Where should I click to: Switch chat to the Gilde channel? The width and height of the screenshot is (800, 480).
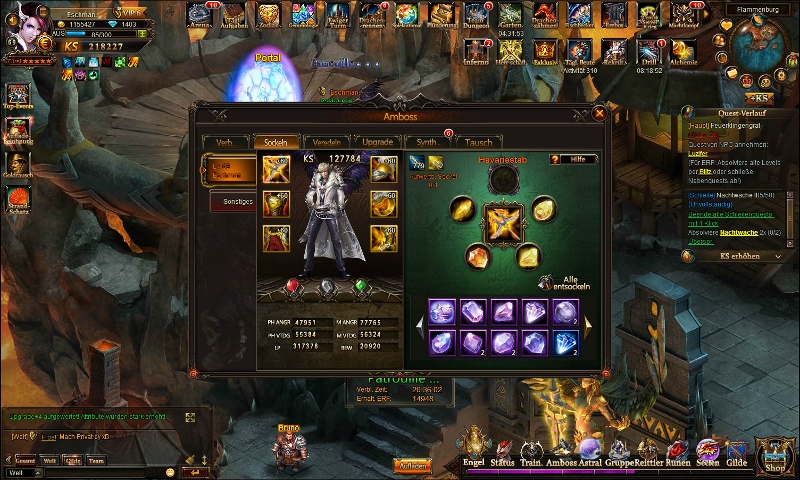74,461
